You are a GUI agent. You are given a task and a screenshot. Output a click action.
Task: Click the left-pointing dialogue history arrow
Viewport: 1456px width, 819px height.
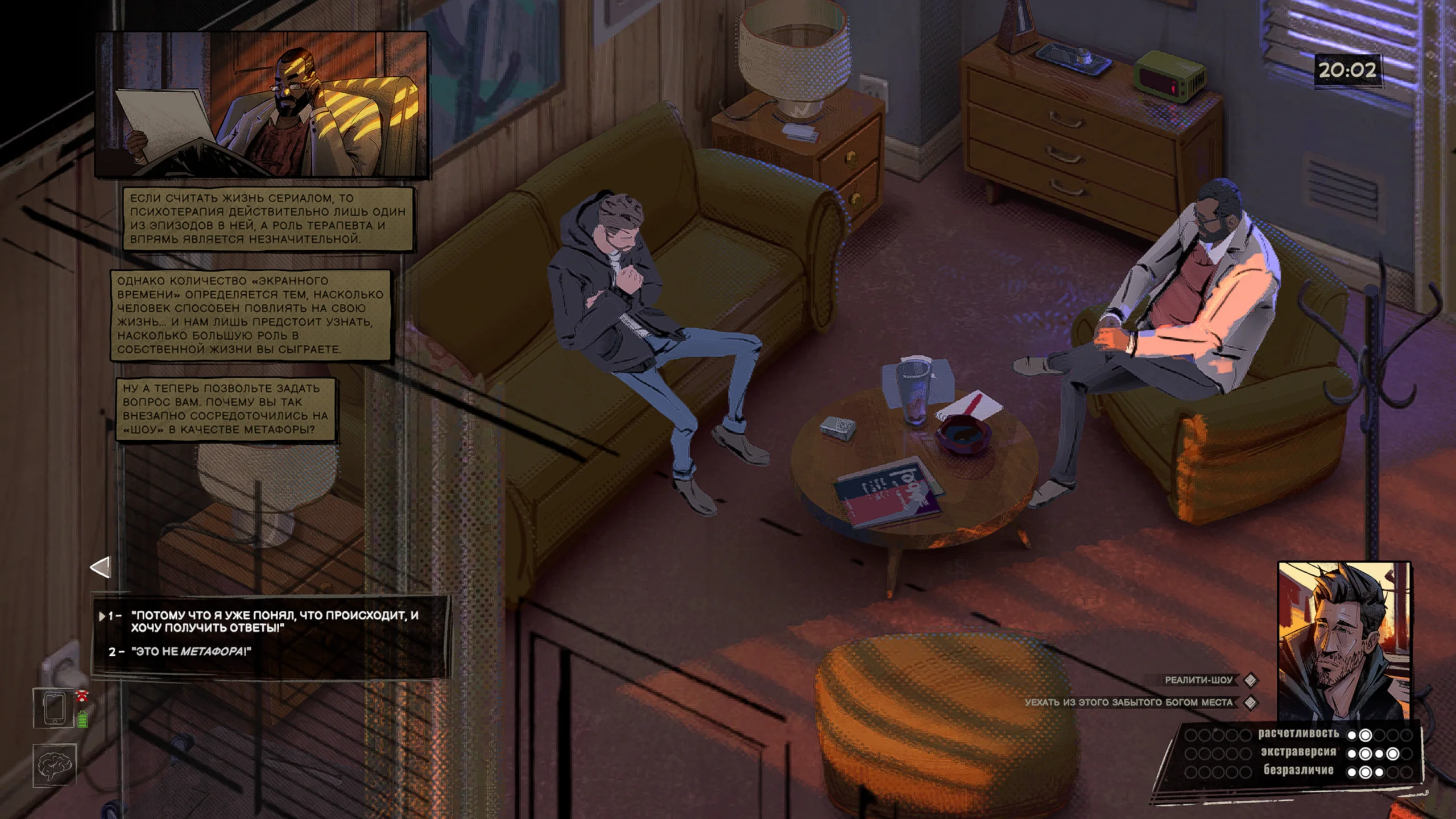click(101, 568)
